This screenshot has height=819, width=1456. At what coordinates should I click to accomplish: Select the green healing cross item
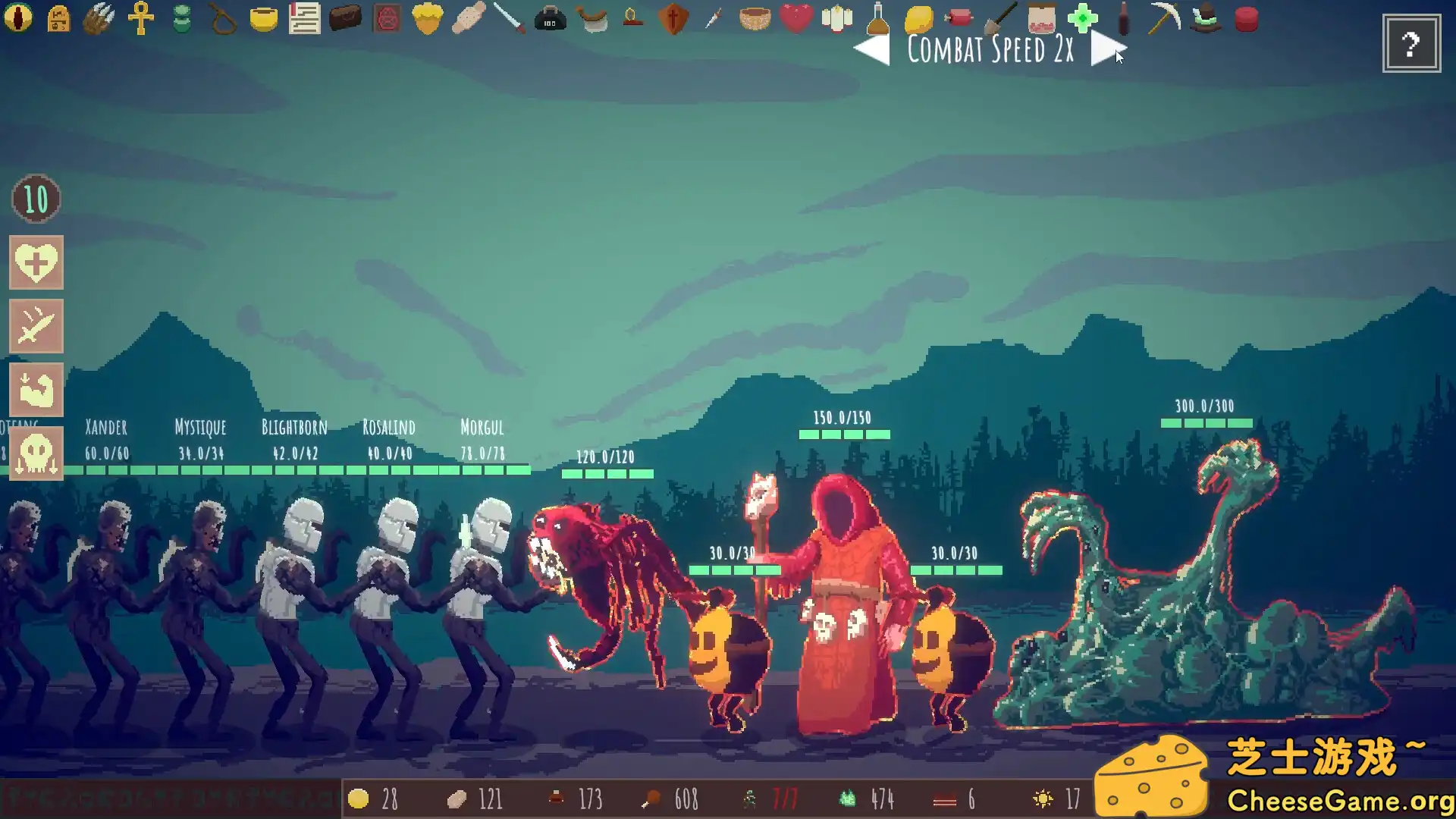[x=1083, y=19]
